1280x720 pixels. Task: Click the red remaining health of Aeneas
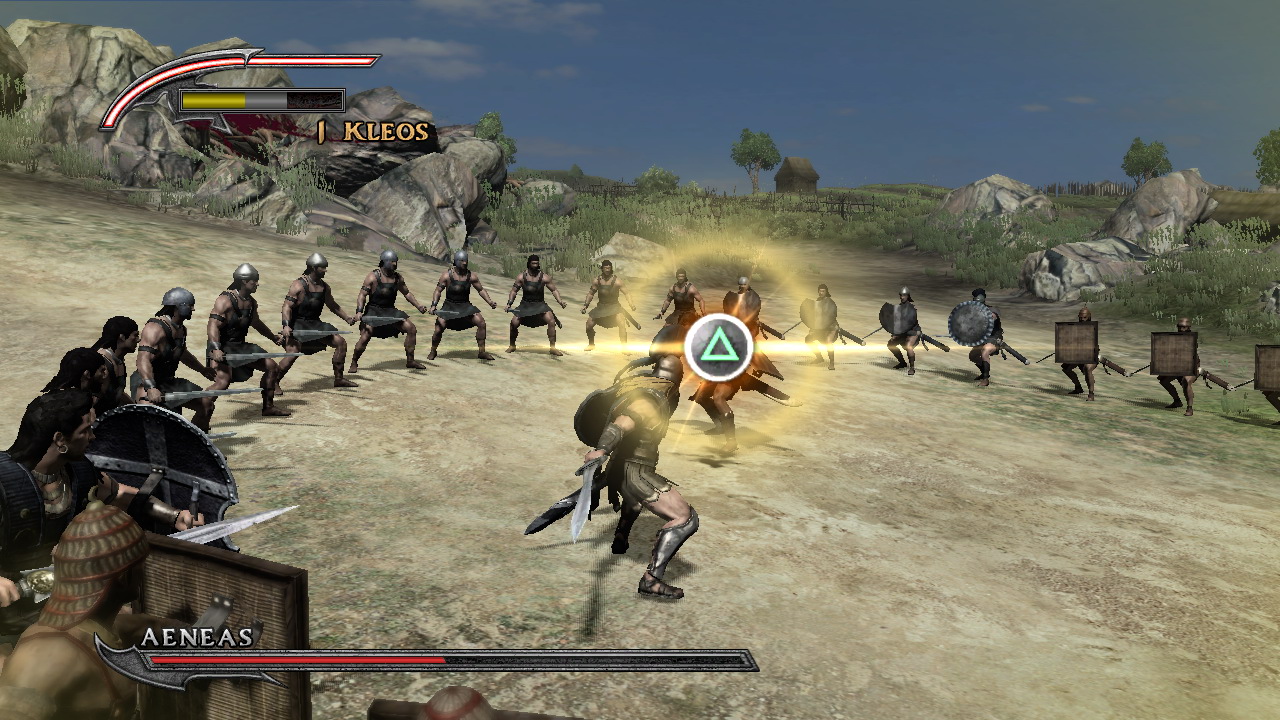click(x=299, y=659)
